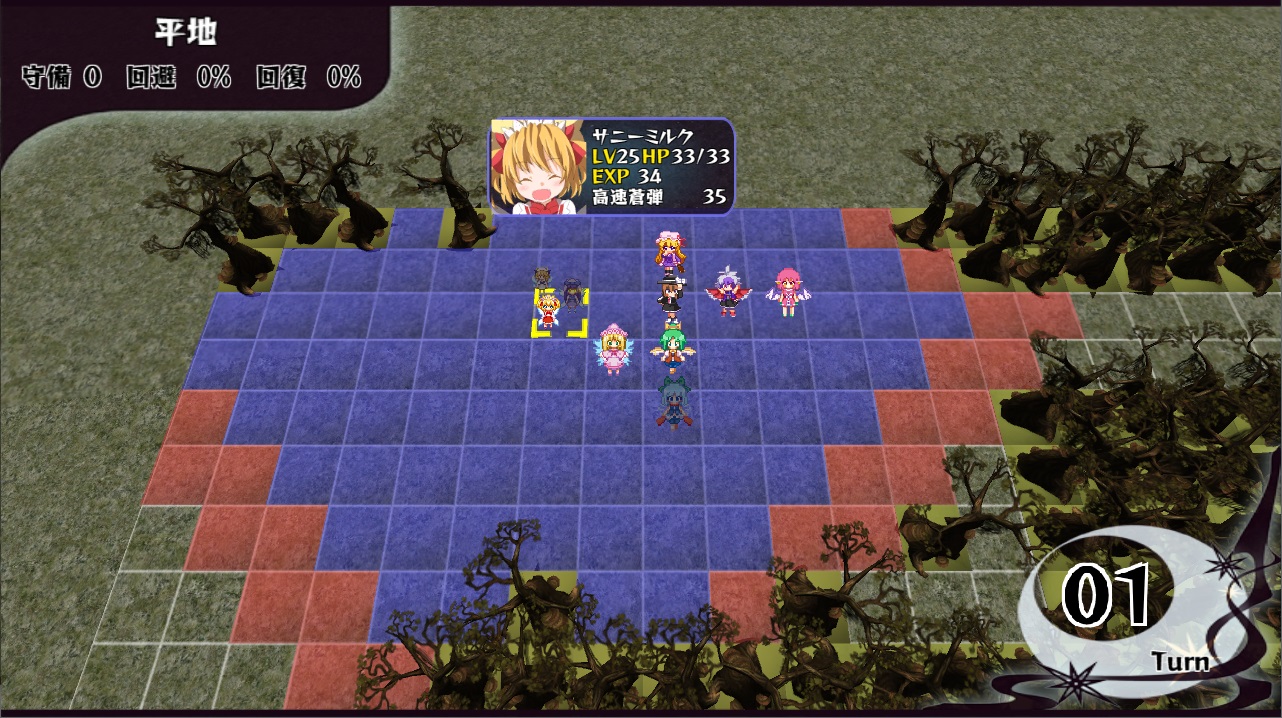Select the pink-haired unit with white wings
The image size is (1282, 718).
(788, 292)
